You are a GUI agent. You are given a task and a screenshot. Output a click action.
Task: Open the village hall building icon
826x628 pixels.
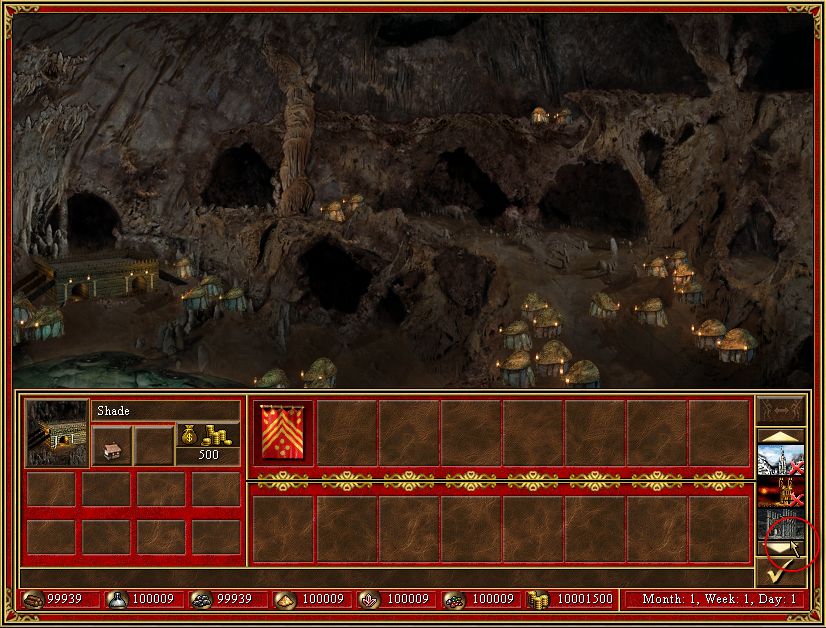[x=111, y=445]
